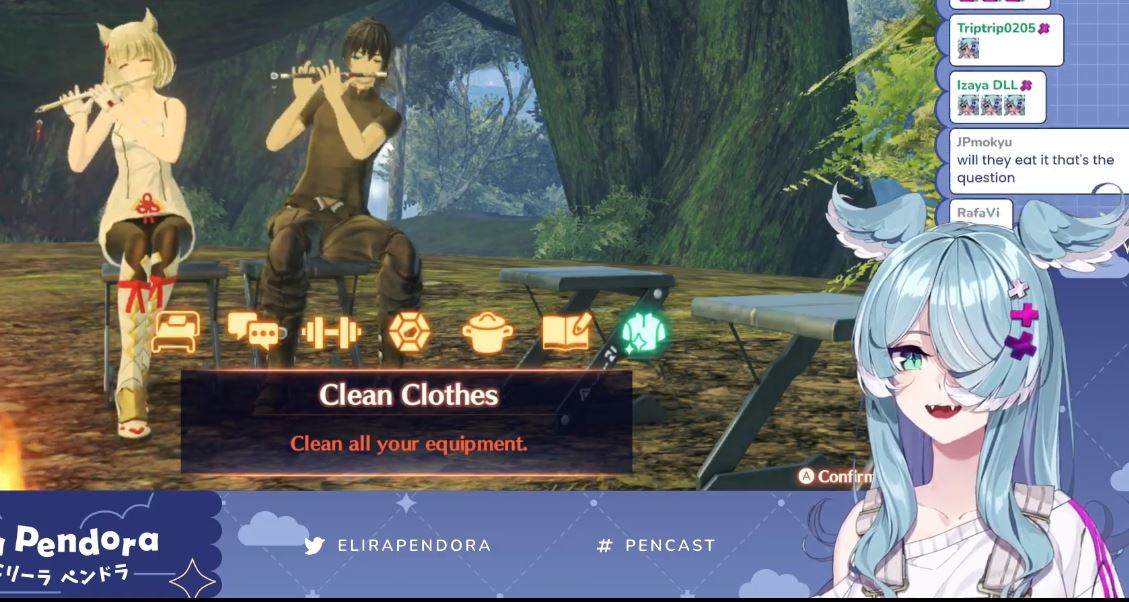The height and width of the screenshot is (602, 1129).
Task: Choose the dumbbell Level Up icon
Action: [x=330, y=332]
